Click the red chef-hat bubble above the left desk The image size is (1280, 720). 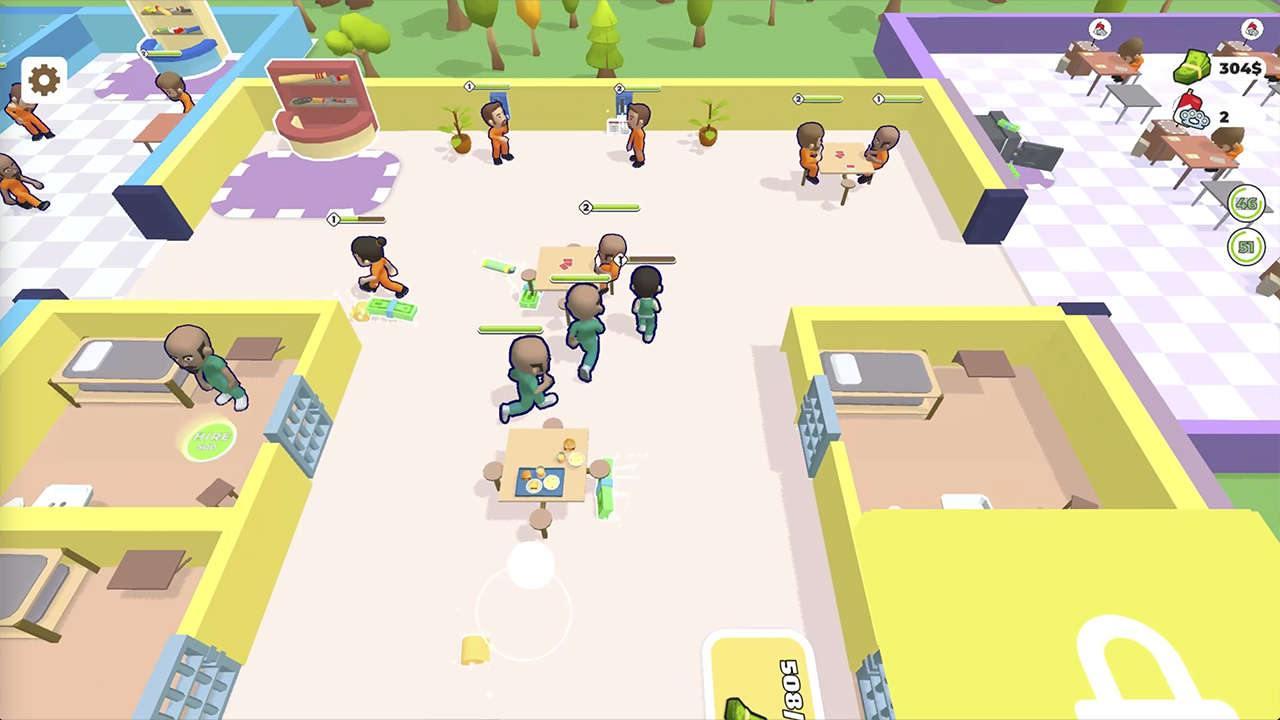pyautogui.click(x=1099, y=28)
